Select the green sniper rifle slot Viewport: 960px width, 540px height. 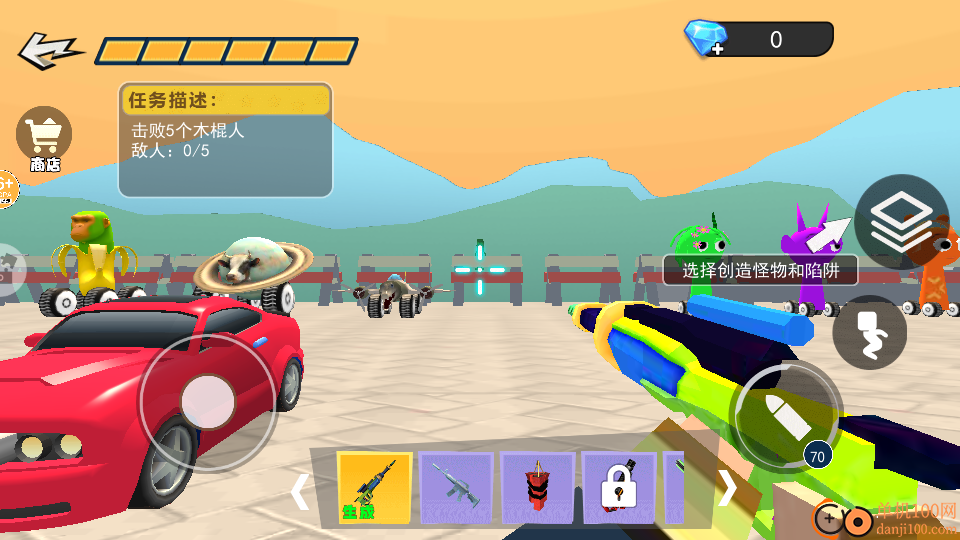tap(374, 488)
